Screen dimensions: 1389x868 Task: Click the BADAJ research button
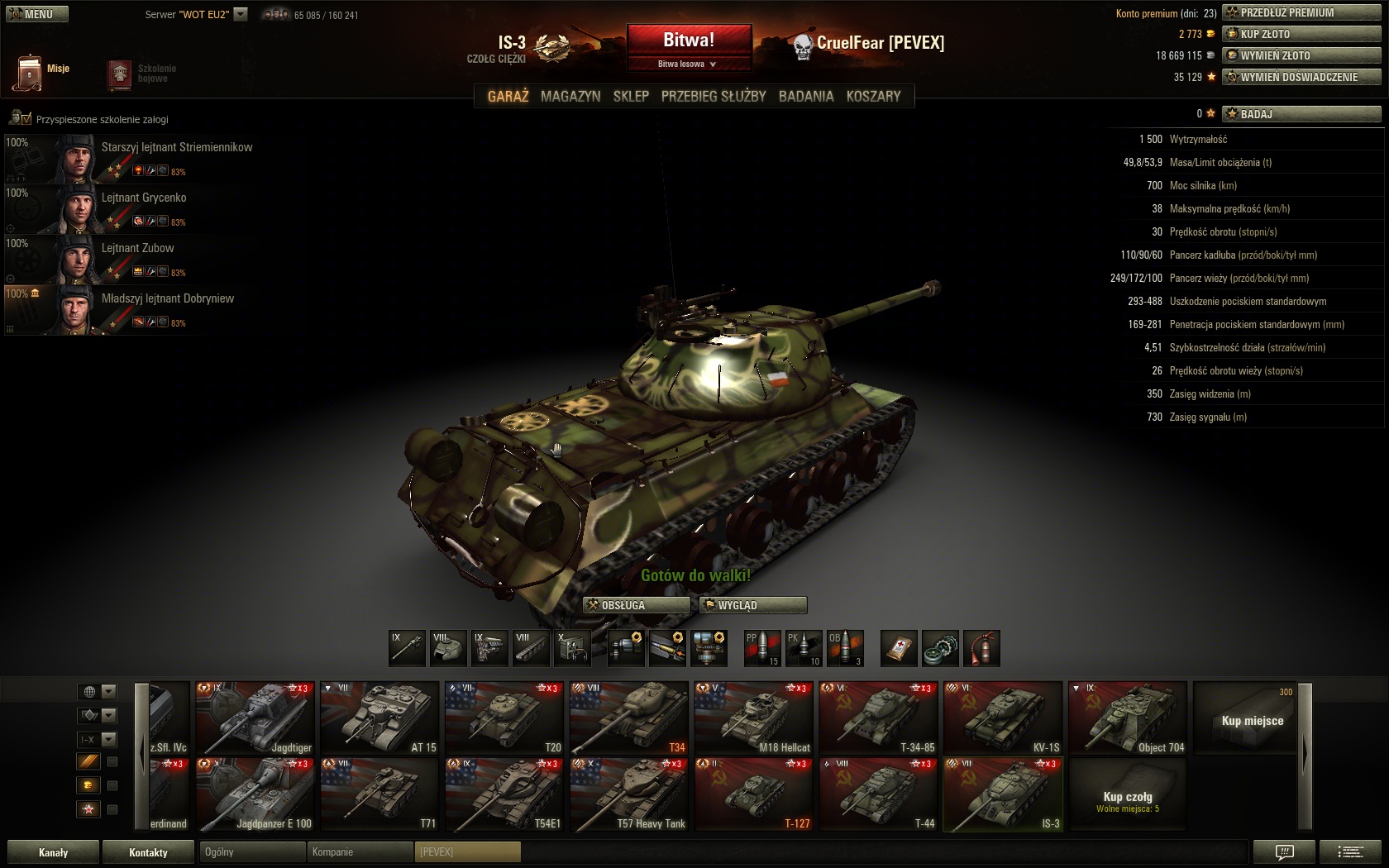[x=1301, y=114]
